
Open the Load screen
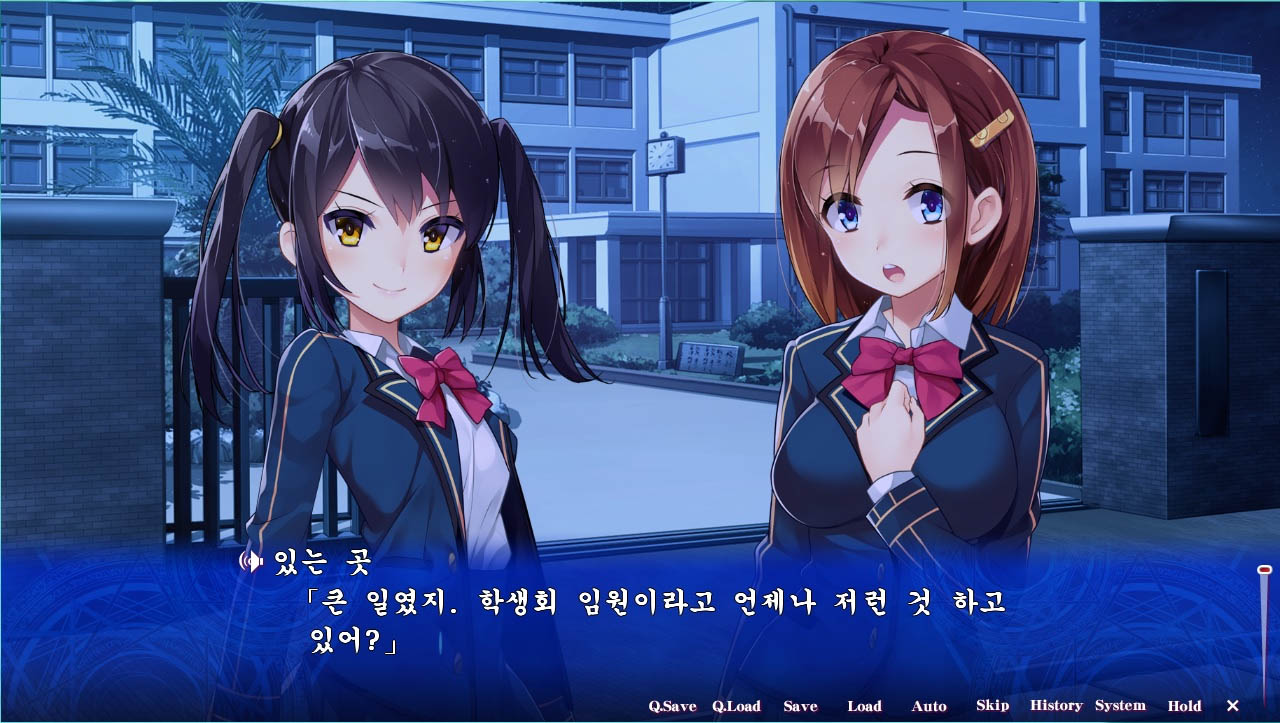[x=864, y=706]
